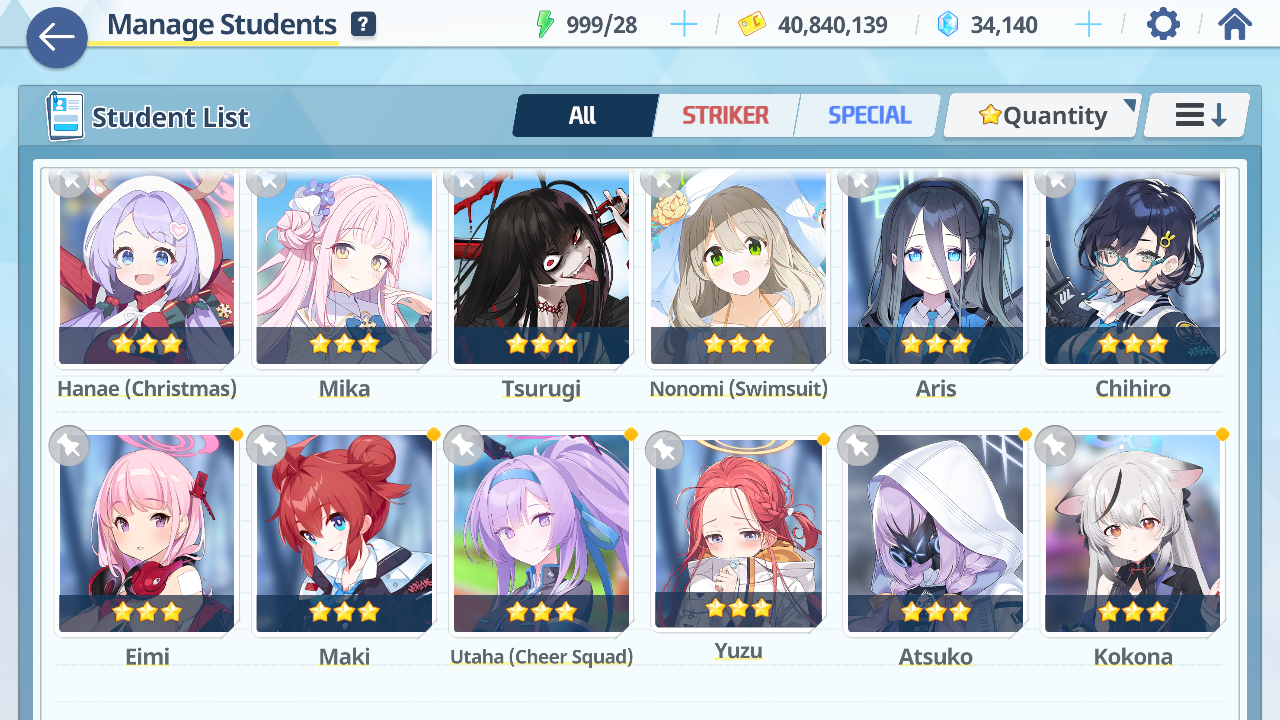This screenshot has height=720, width=1280.
Task: Open the Manage Students help icon
Action: point(363,24)
